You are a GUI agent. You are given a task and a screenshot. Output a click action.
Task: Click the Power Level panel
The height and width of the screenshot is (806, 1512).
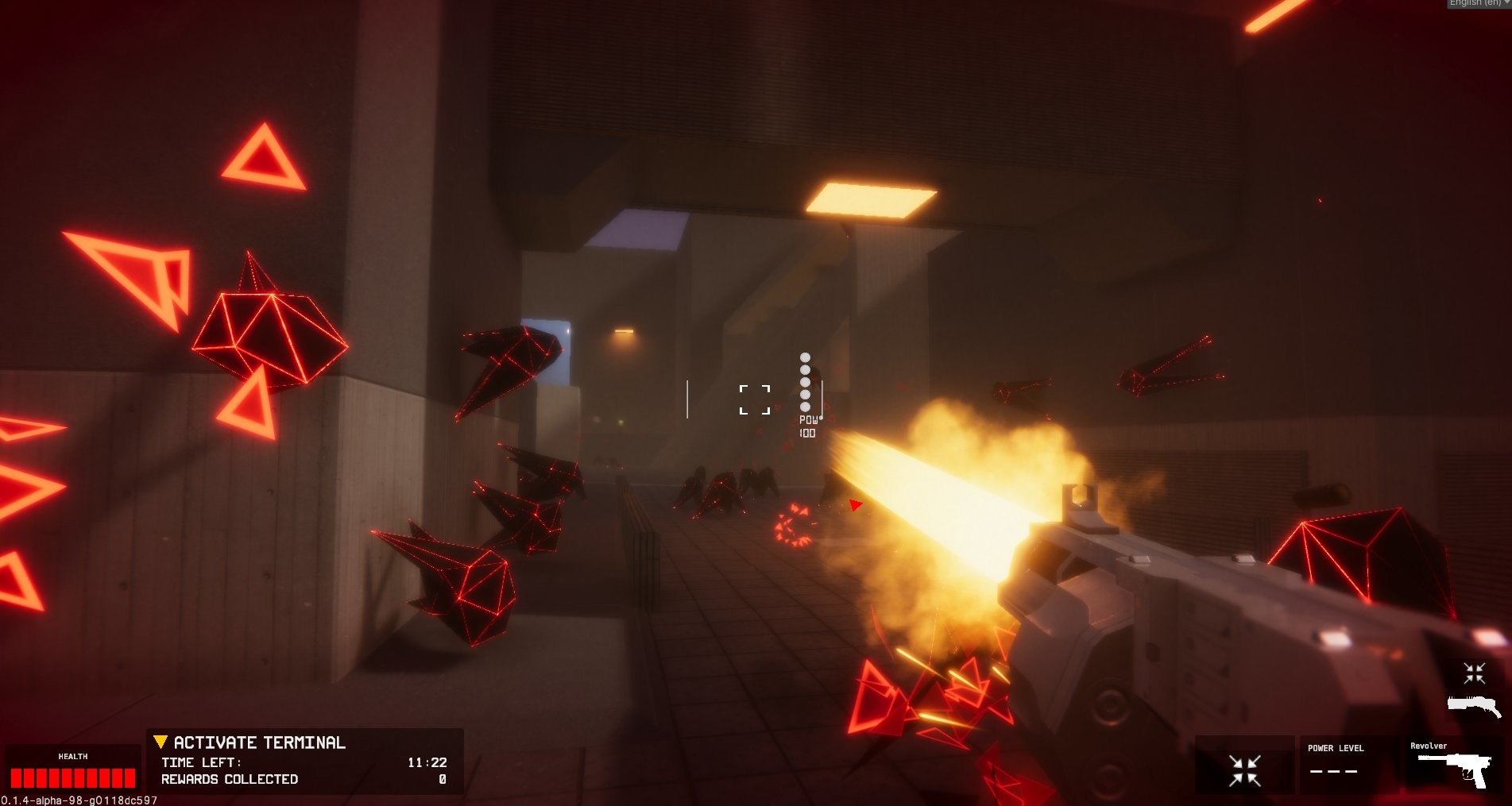(x=1348, y=762)
